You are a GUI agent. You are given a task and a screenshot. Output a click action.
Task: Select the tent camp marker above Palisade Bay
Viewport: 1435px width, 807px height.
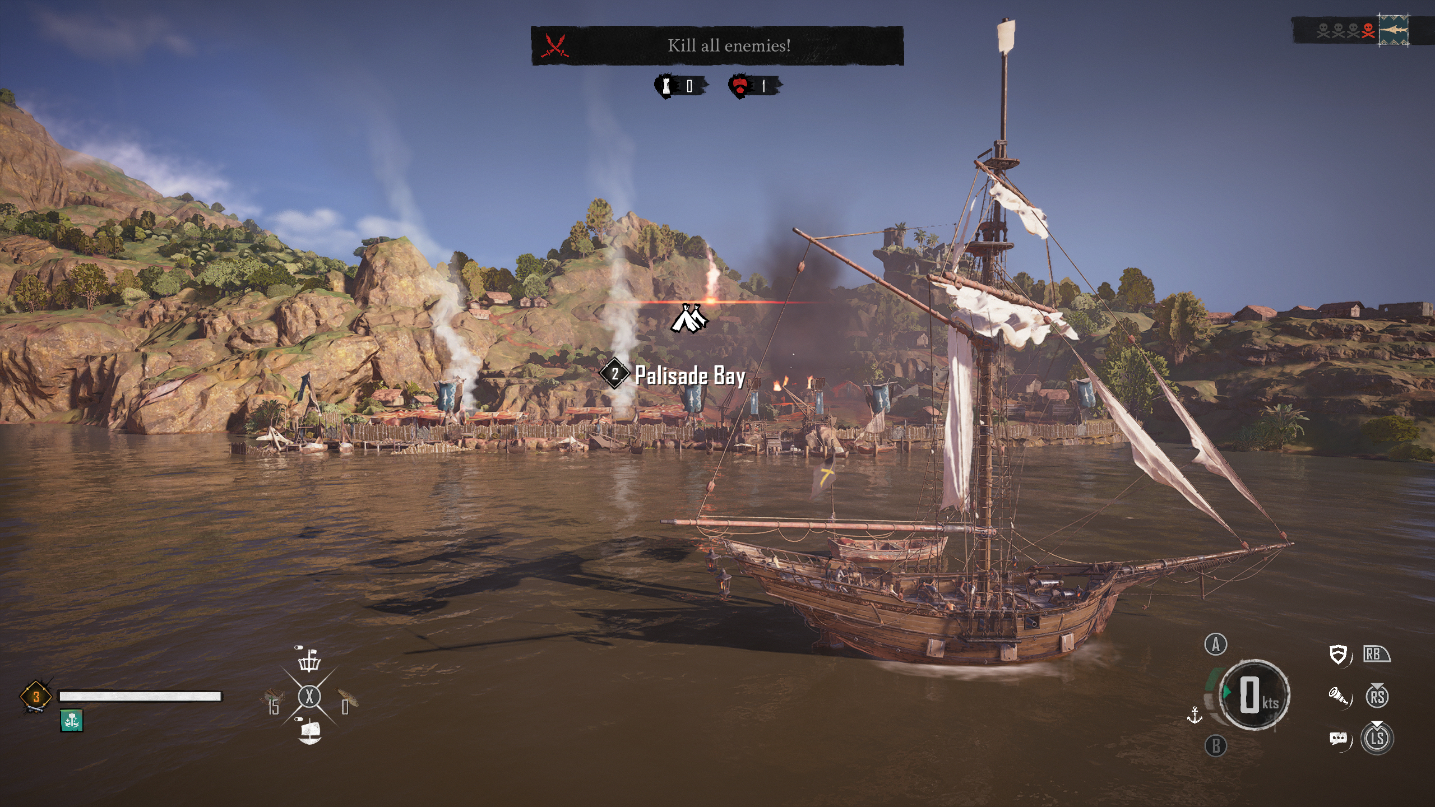tap(689, 318)
